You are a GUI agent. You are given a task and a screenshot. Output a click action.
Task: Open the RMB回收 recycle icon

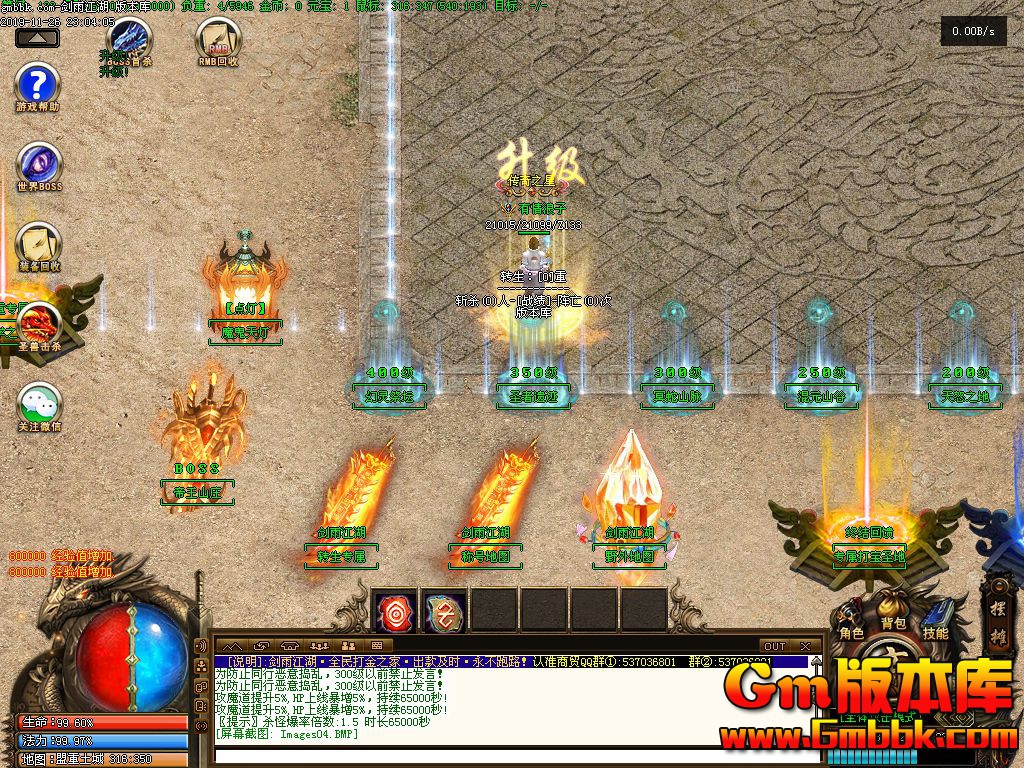tap(217, 40)
